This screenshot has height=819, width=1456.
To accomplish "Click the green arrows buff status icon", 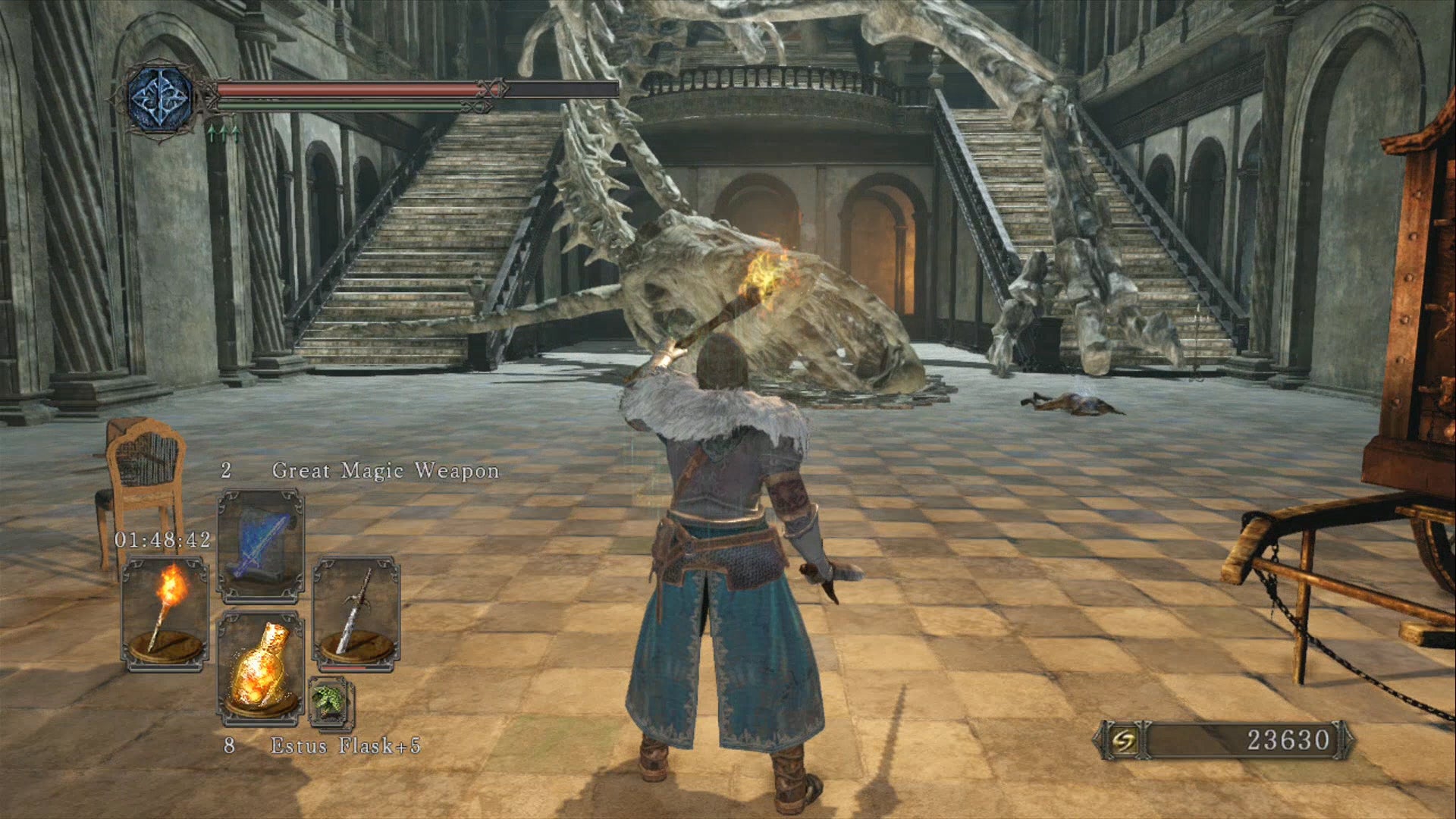I will (223, 134).
